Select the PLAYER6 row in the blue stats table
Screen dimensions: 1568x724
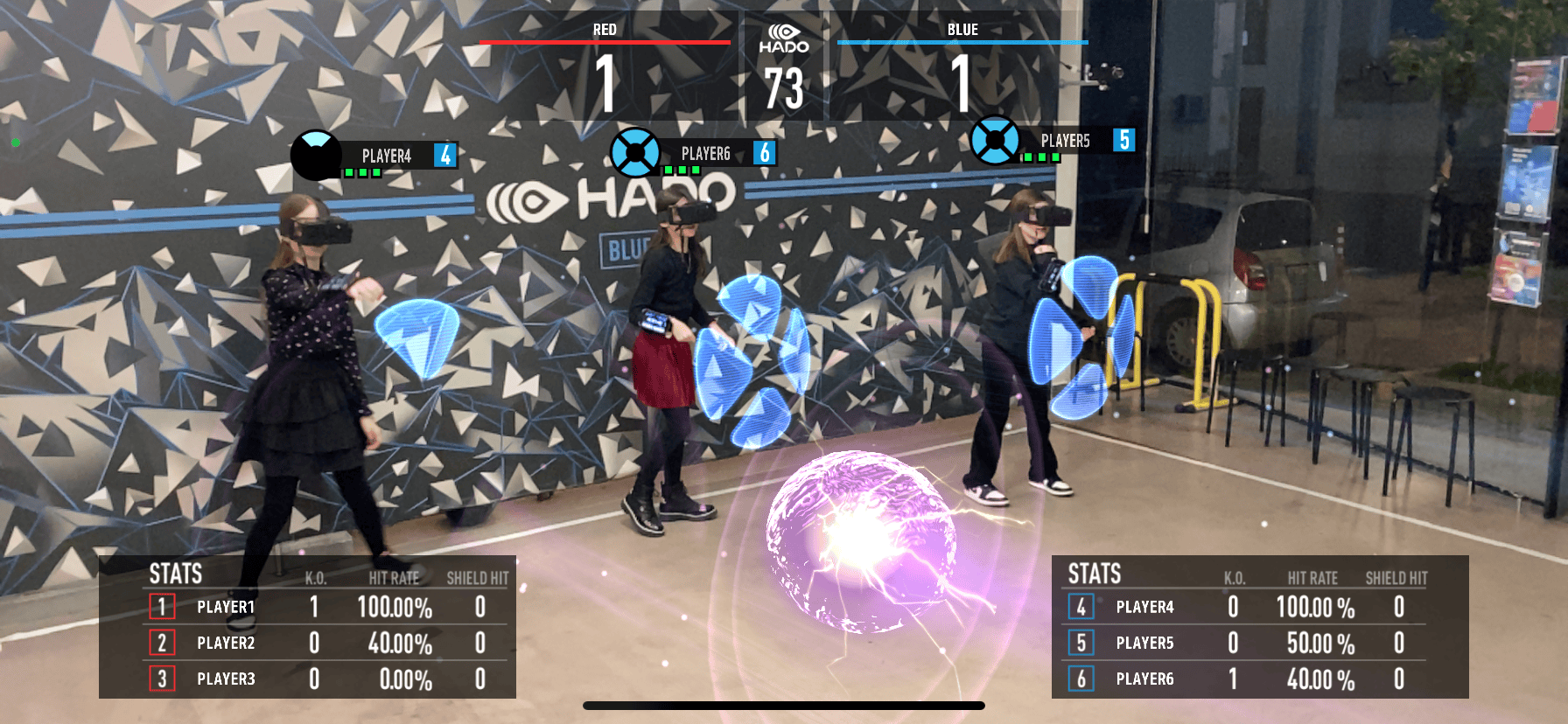(x=1246, y=679)
